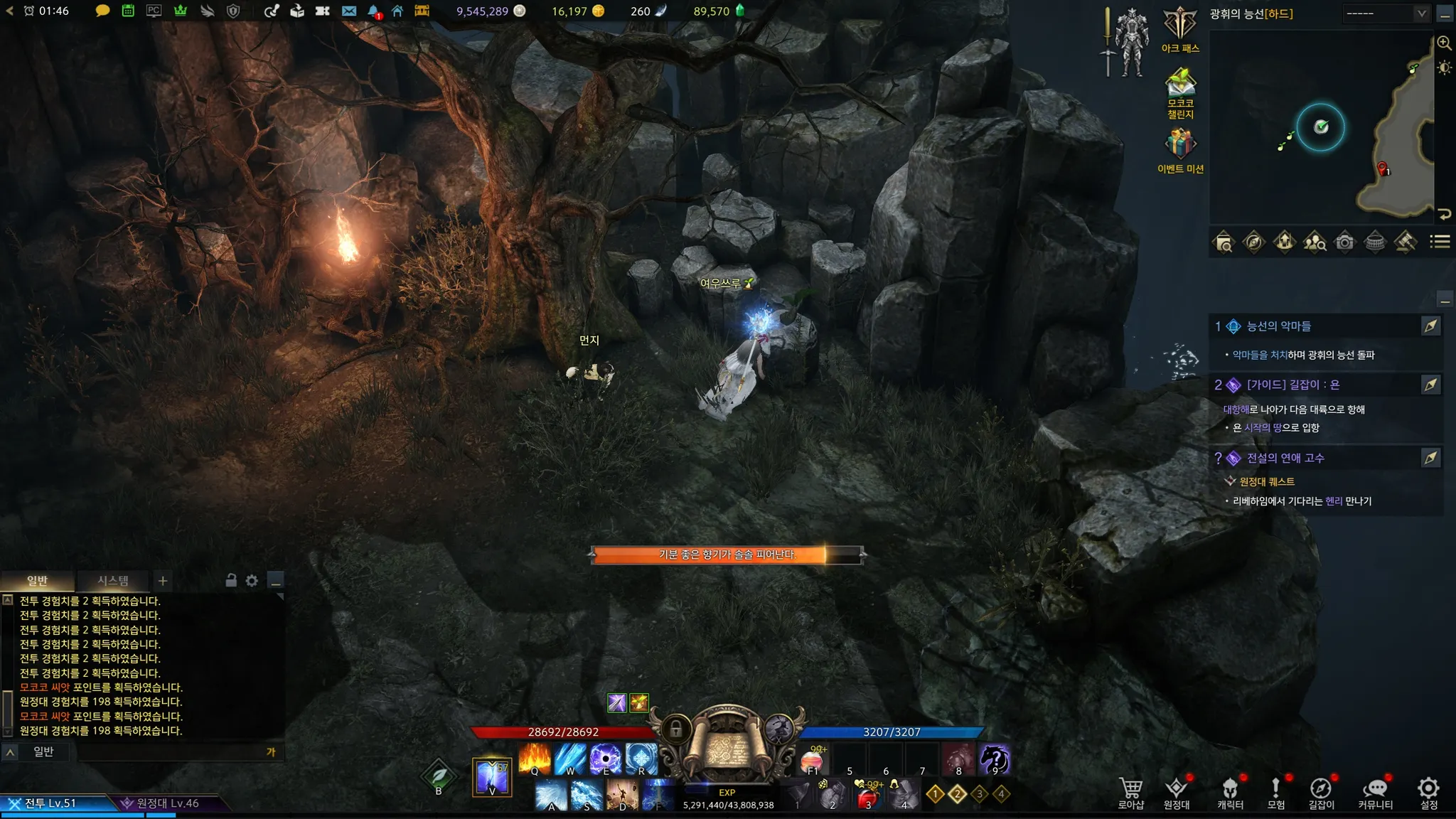Open the 캐릭터 character menu
The width and height of the screenshot is (1456, 819).
[1230, 792]
